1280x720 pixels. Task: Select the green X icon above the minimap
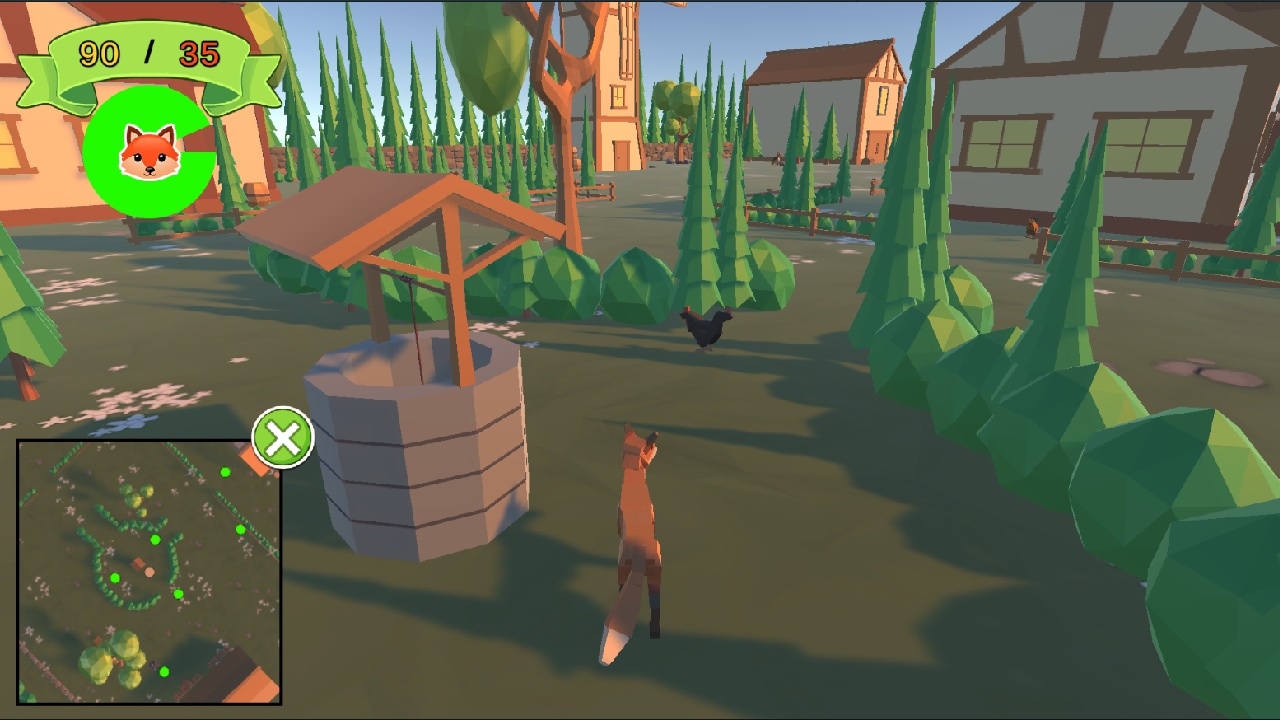[x=282, y=437]
